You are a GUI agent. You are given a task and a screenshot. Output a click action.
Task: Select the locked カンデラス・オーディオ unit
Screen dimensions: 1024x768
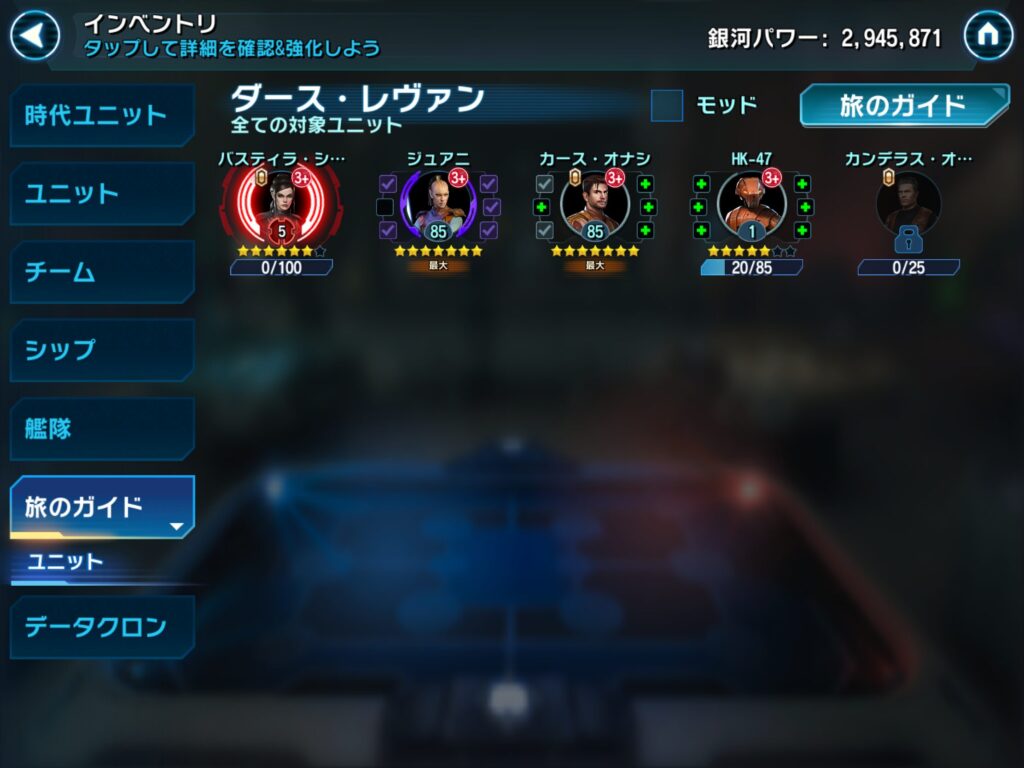[x=908, y=209]
